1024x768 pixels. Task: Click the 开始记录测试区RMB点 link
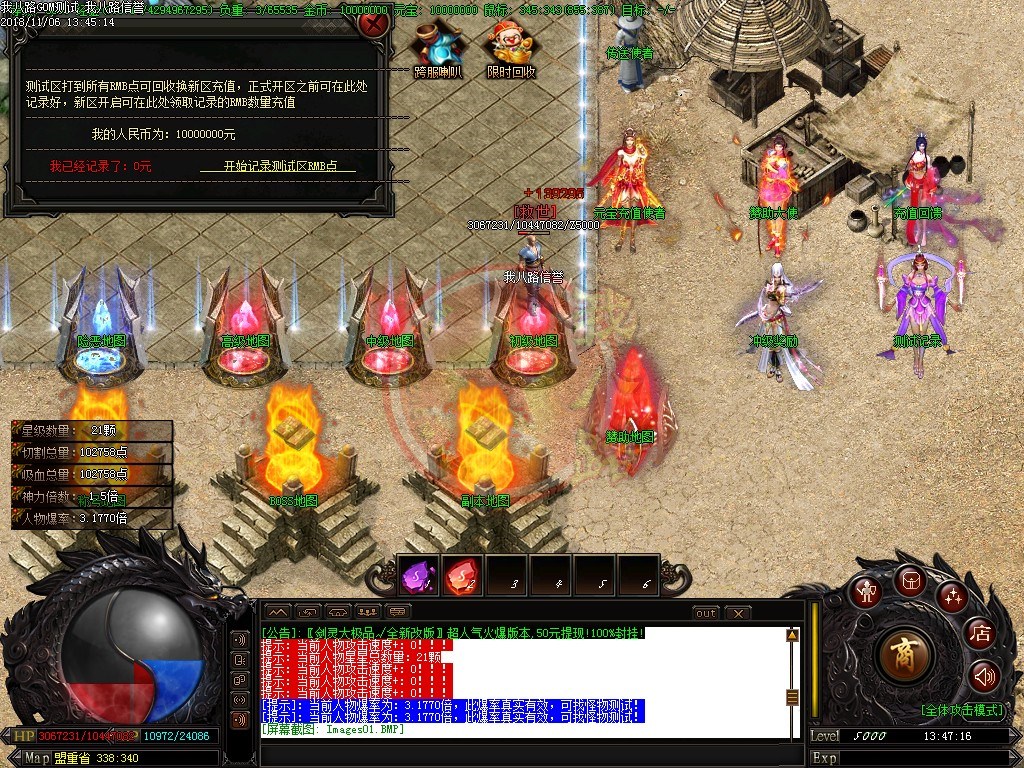[x=278, y=166]
